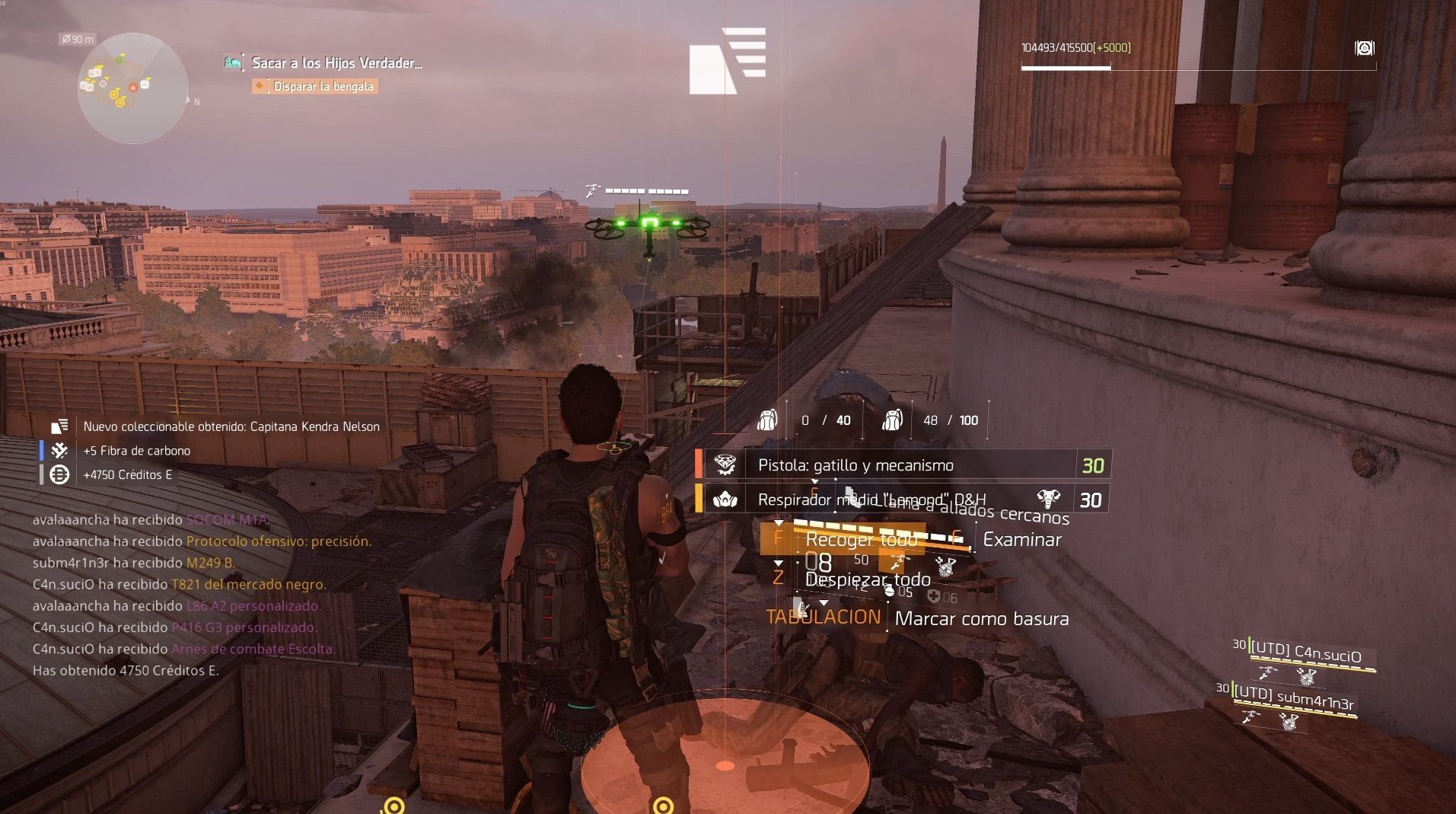Viewport: 1456px width, 814px height.
Task: Open the circular minimap
Action: coord(132,88)
